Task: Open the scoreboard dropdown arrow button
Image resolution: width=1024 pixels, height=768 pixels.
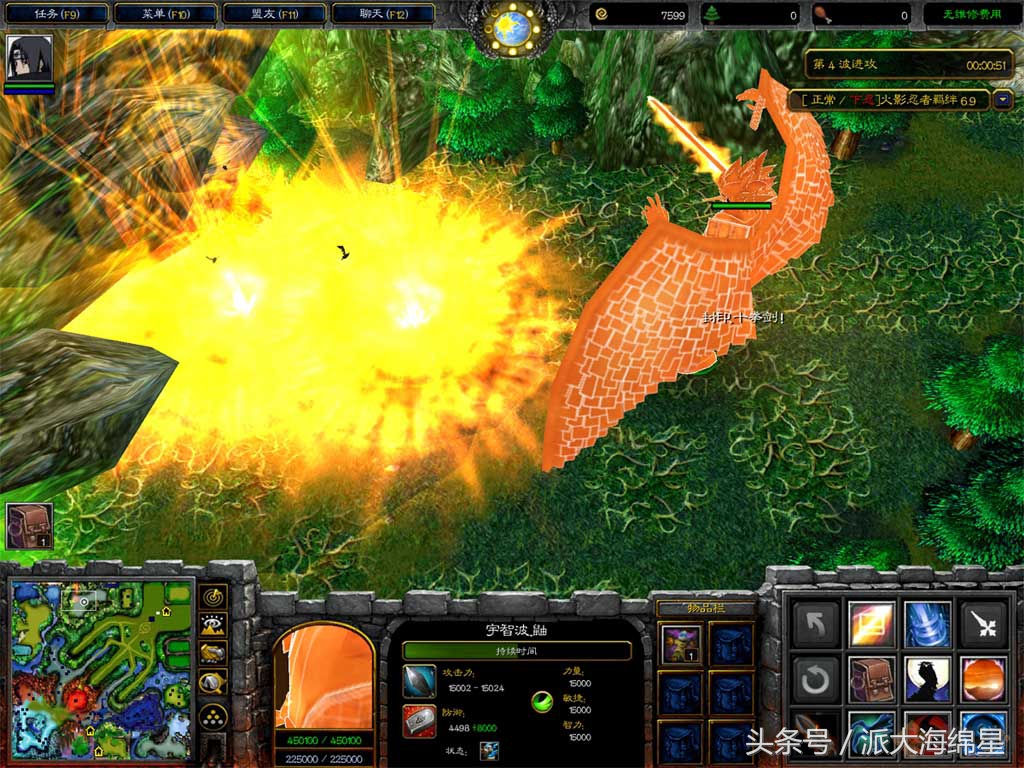Action: pyautogui.click(x=1003, y=100)
